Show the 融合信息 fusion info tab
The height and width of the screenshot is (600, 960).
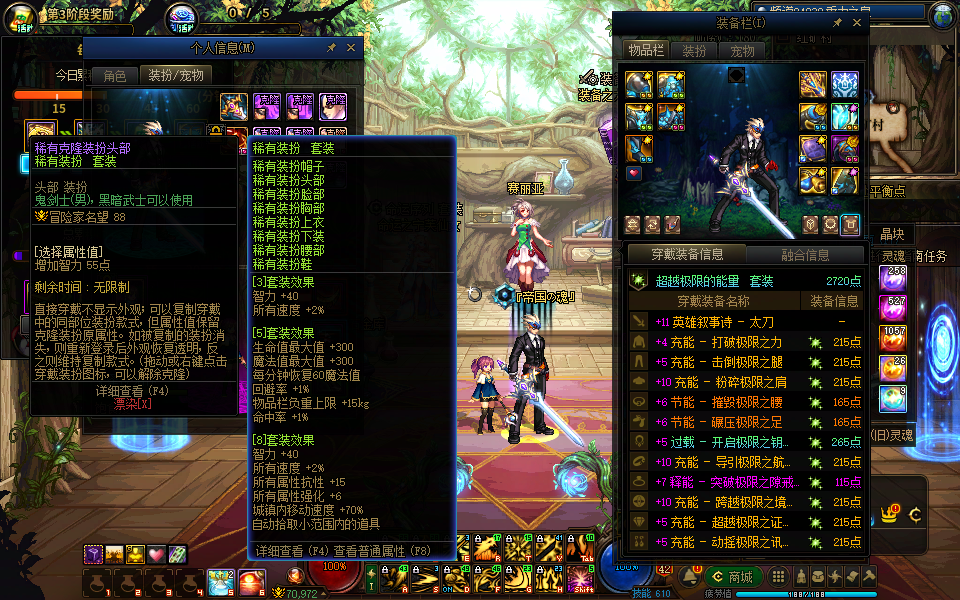(x=804, y=255)
